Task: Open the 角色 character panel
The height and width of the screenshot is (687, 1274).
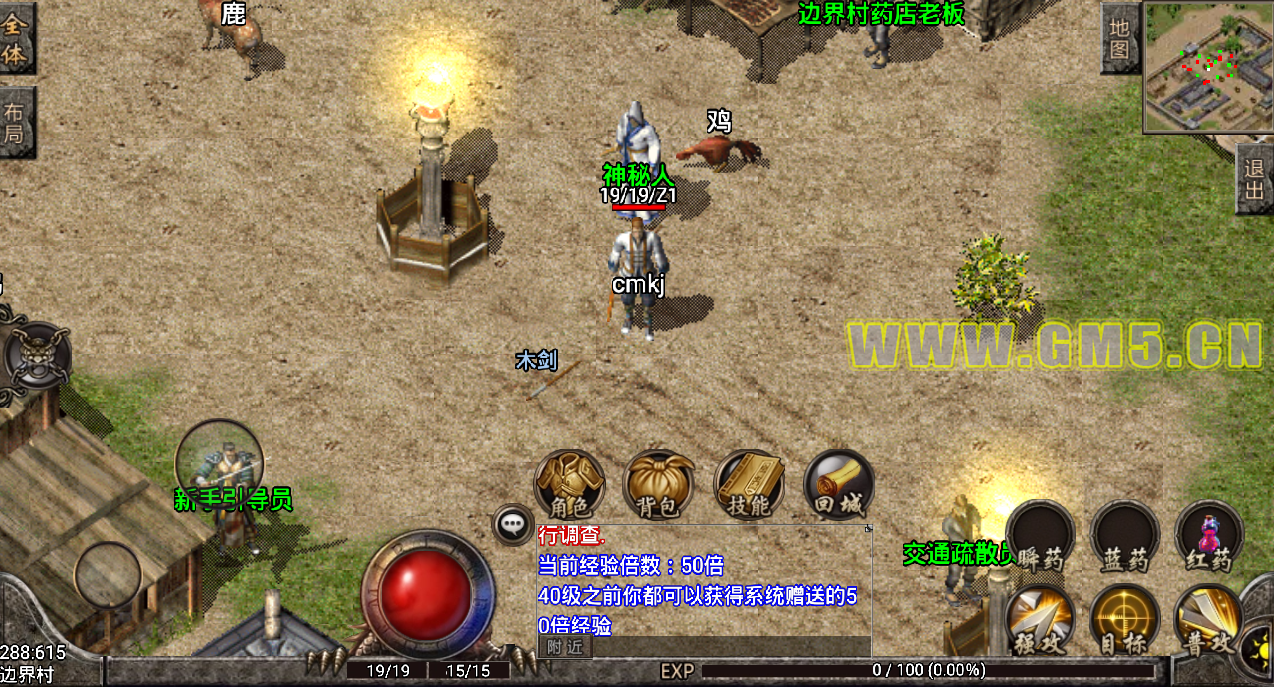Action: [x=569, y=482]
